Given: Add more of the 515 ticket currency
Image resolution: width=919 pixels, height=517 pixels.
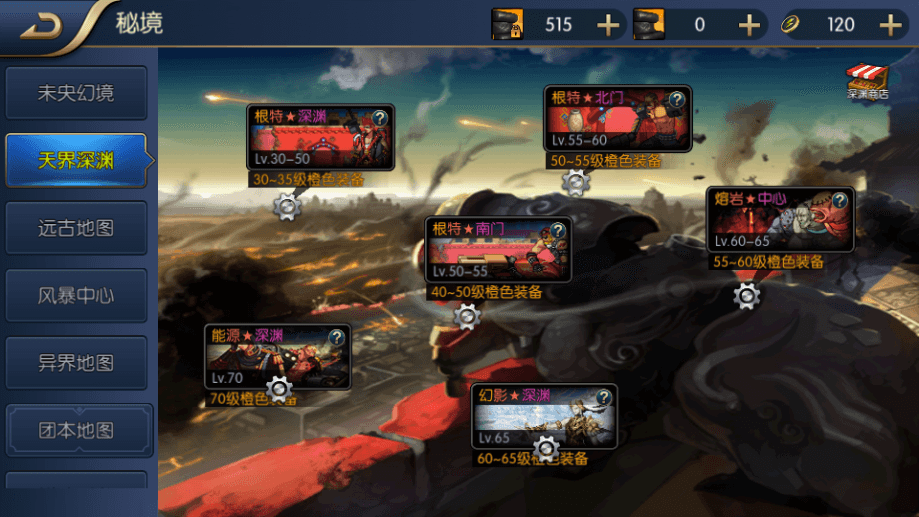Looking at the screenshot, I should (x=608, y=25).
